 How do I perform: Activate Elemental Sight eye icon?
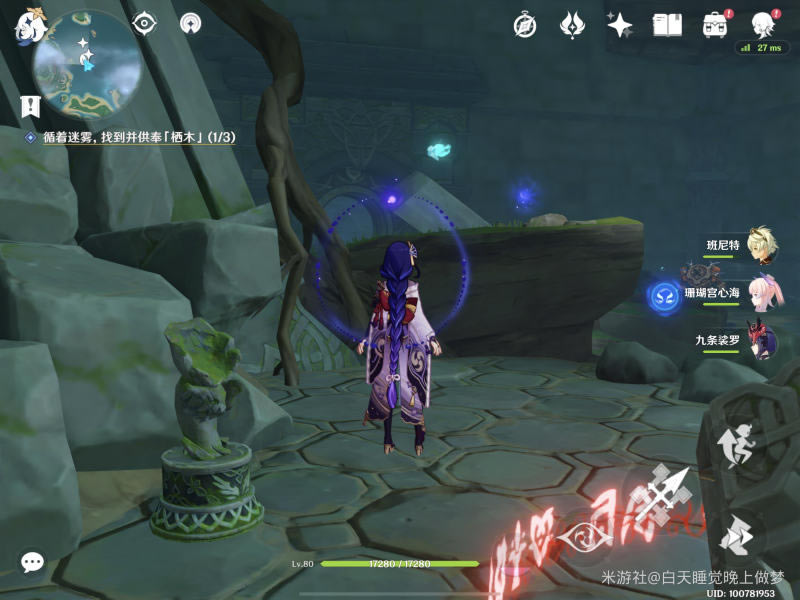point(146,23)
